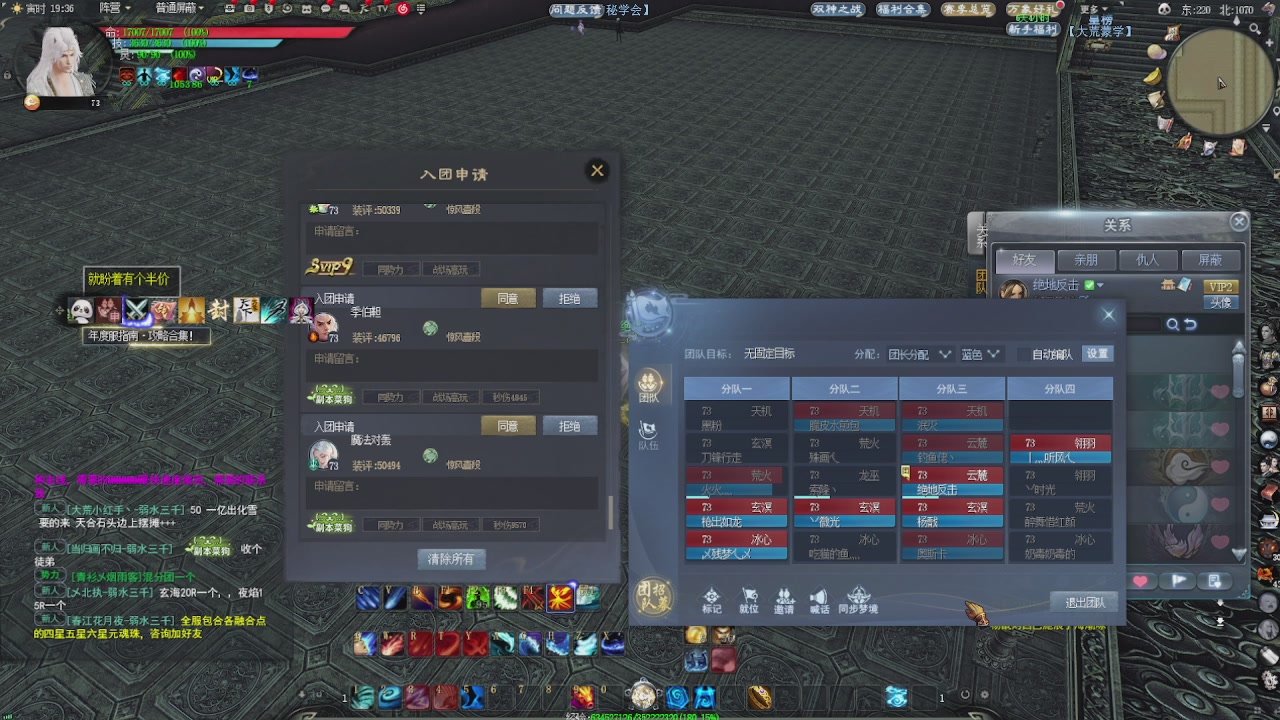Click the magnifier search icon in 关系 panel

[x=1172, y=325]
